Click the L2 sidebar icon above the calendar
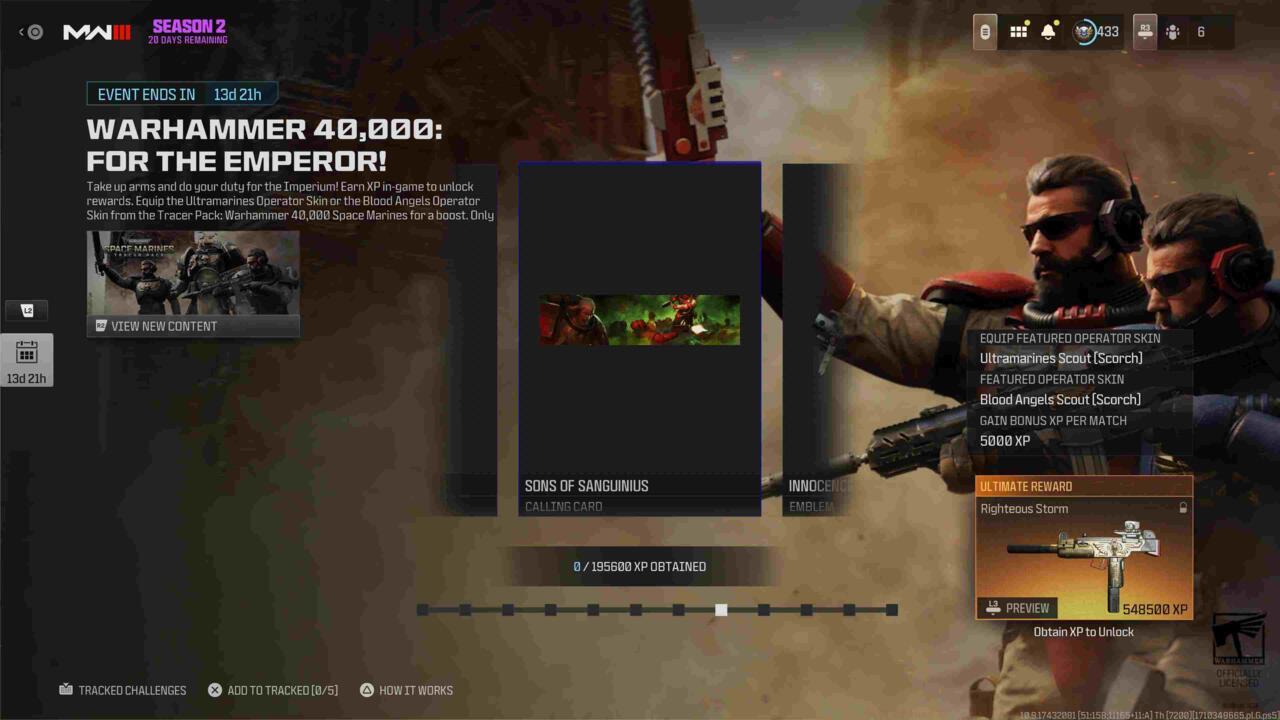 point(27,310)
